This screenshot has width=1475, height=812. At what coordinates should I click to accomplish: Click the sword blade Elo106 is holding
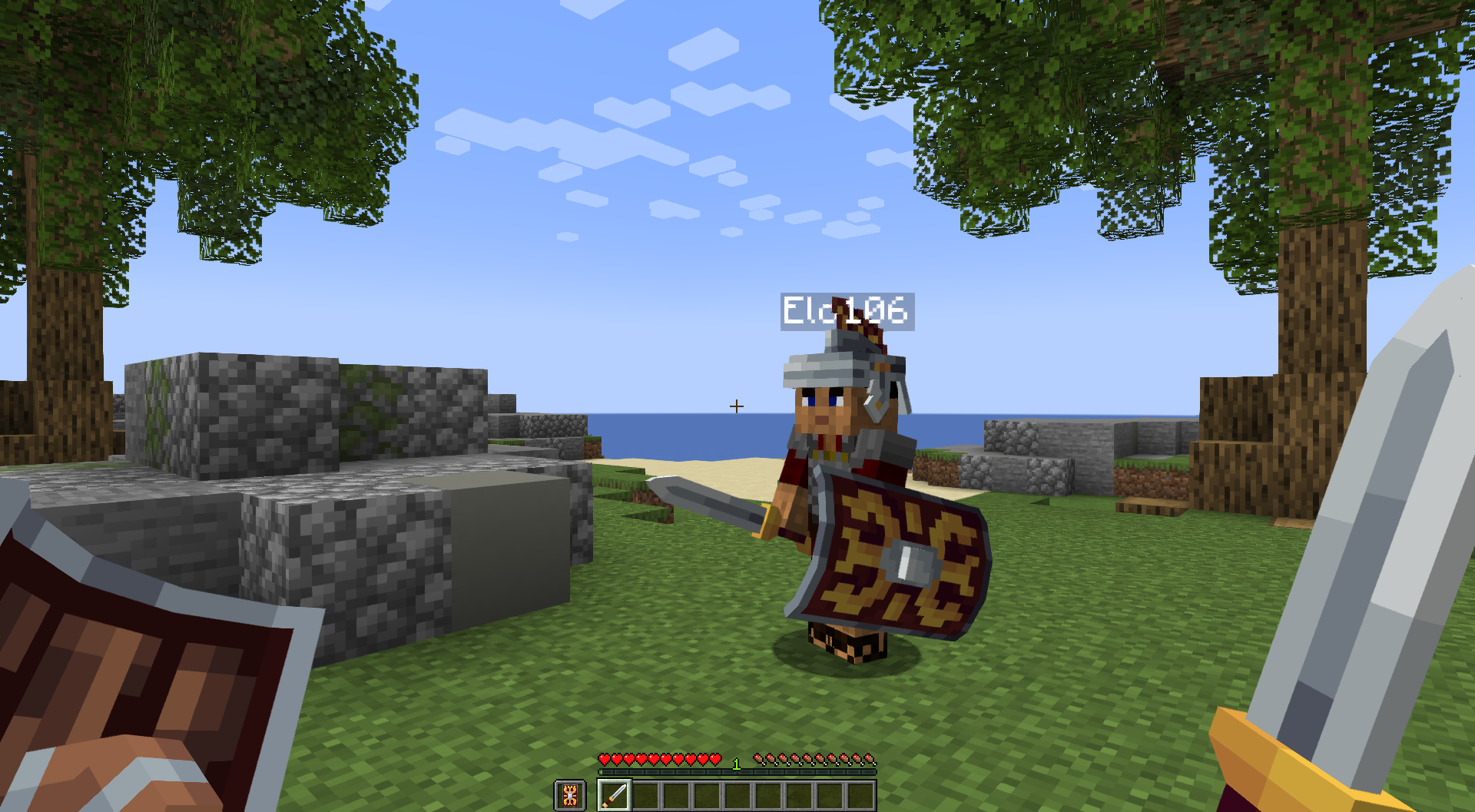coord(707,499)
